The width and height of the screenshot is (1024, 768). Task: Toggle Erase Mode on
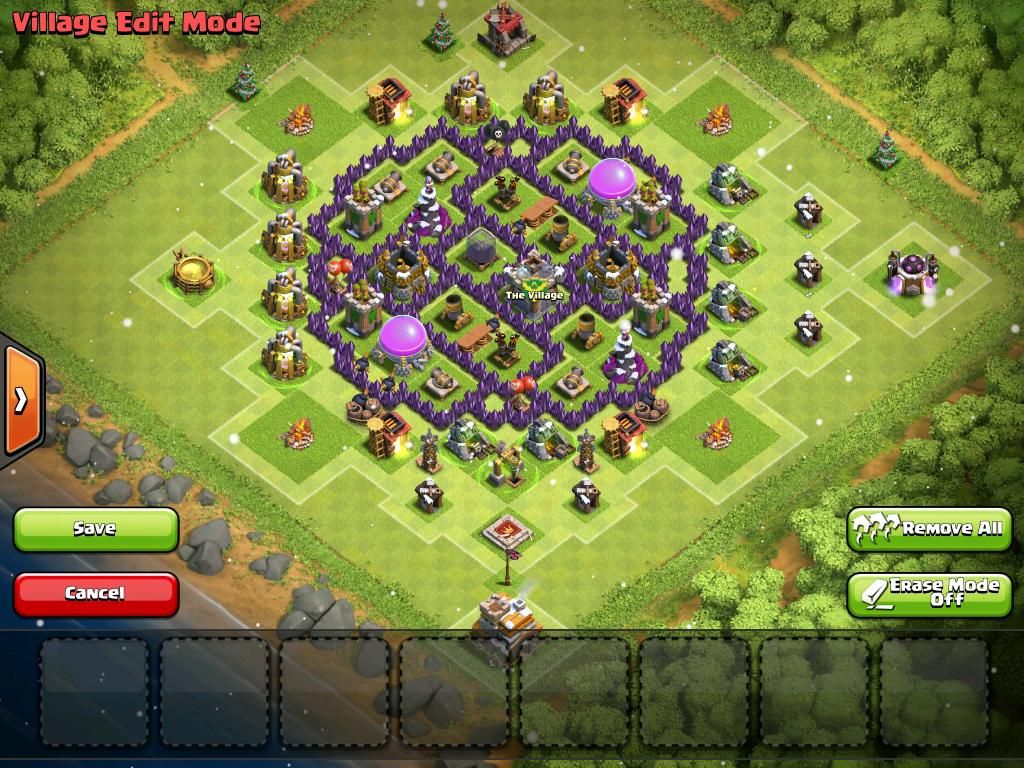(x=929, y=593)
